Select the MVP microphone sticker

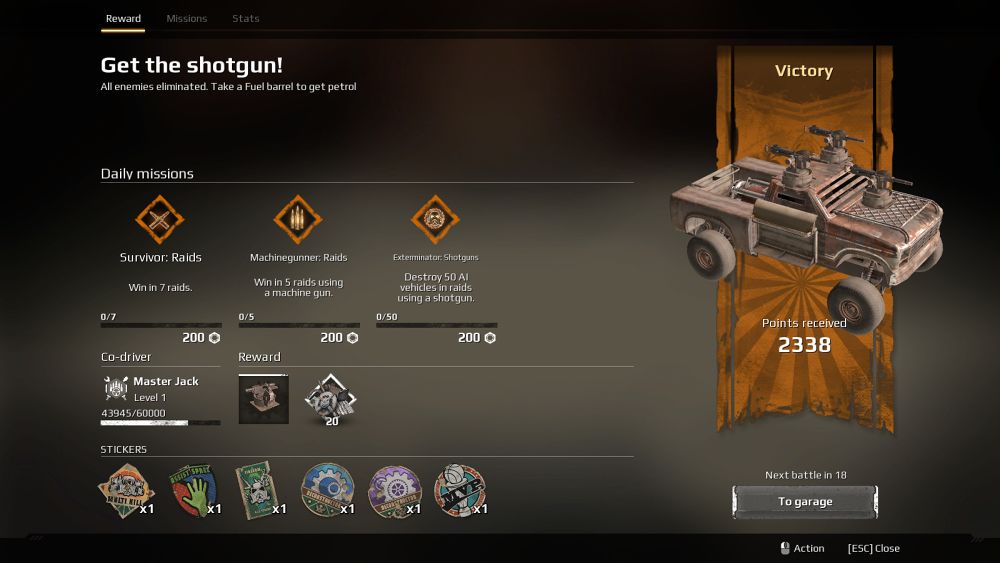[x=458, y=490]
